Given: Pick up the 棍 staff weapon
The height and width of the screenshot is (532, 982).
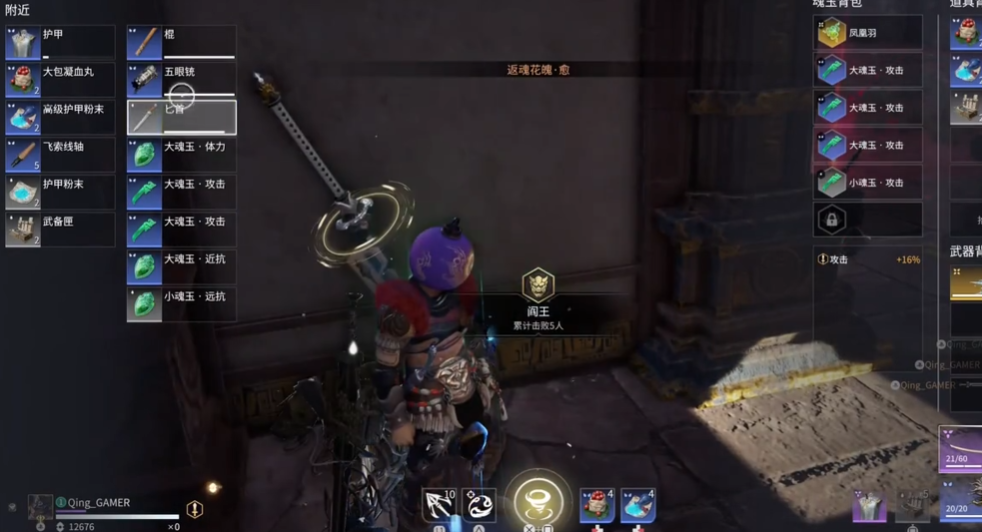Looking at the screenshot, I should click(181, 42).
